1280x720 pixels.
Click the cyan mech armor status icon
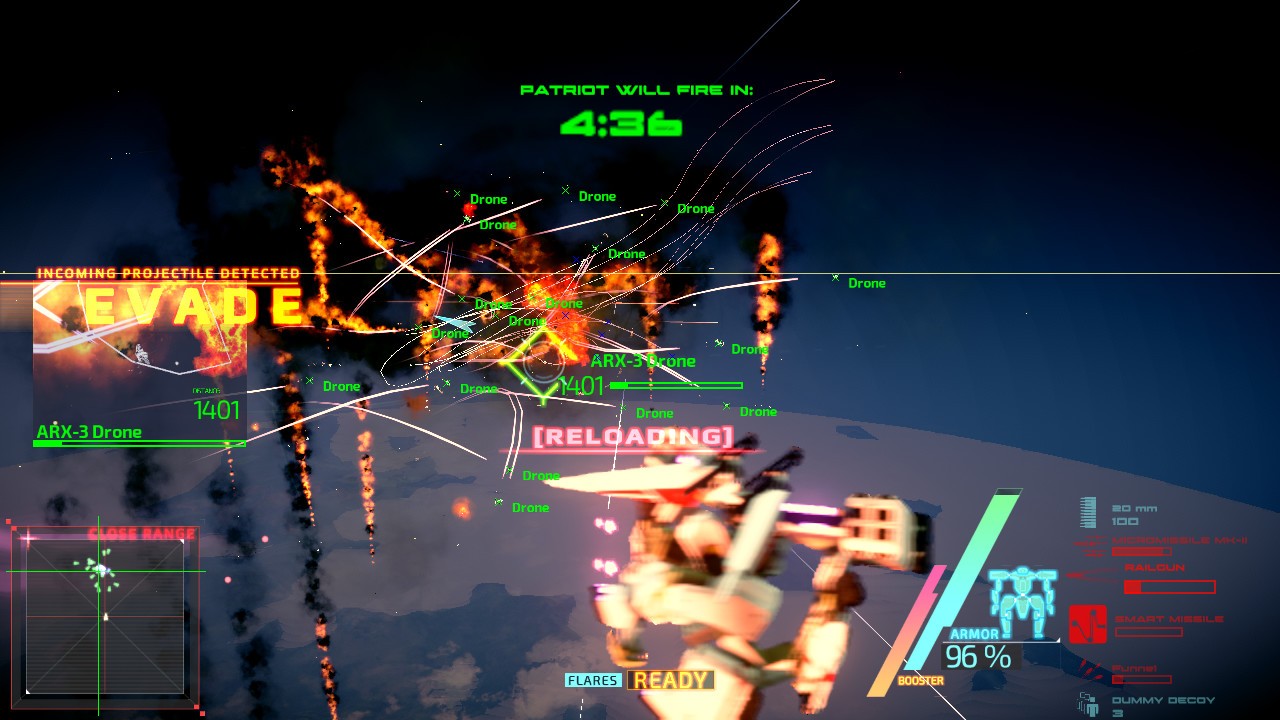(x=1022, y=602)
